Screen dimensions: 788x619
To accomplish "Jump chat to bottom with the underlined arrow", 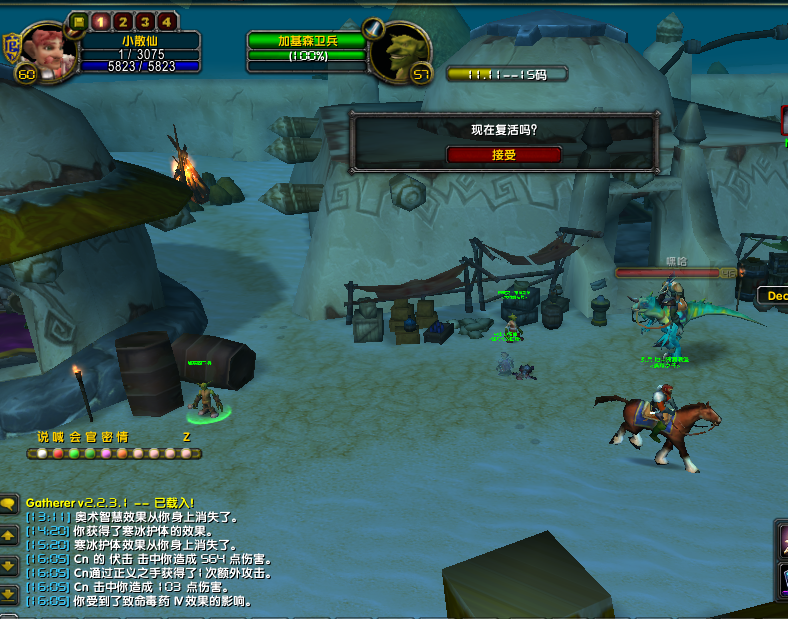I will pyautogui.click(x=8, y=594).
